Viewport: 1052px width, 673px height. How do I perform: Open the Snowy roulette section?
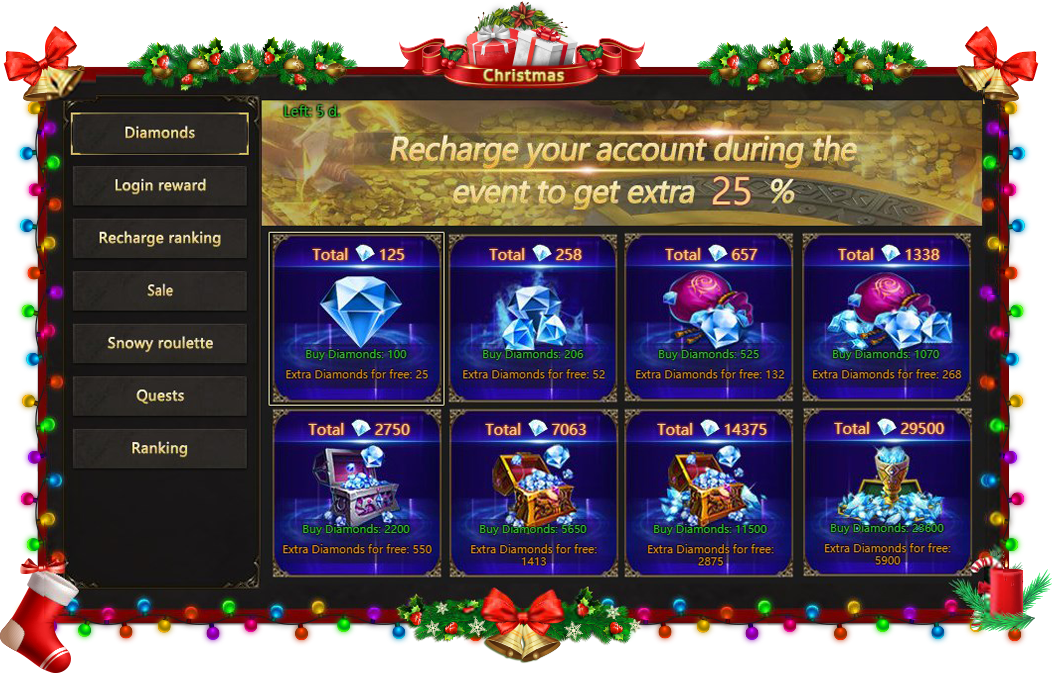point(160,343)
